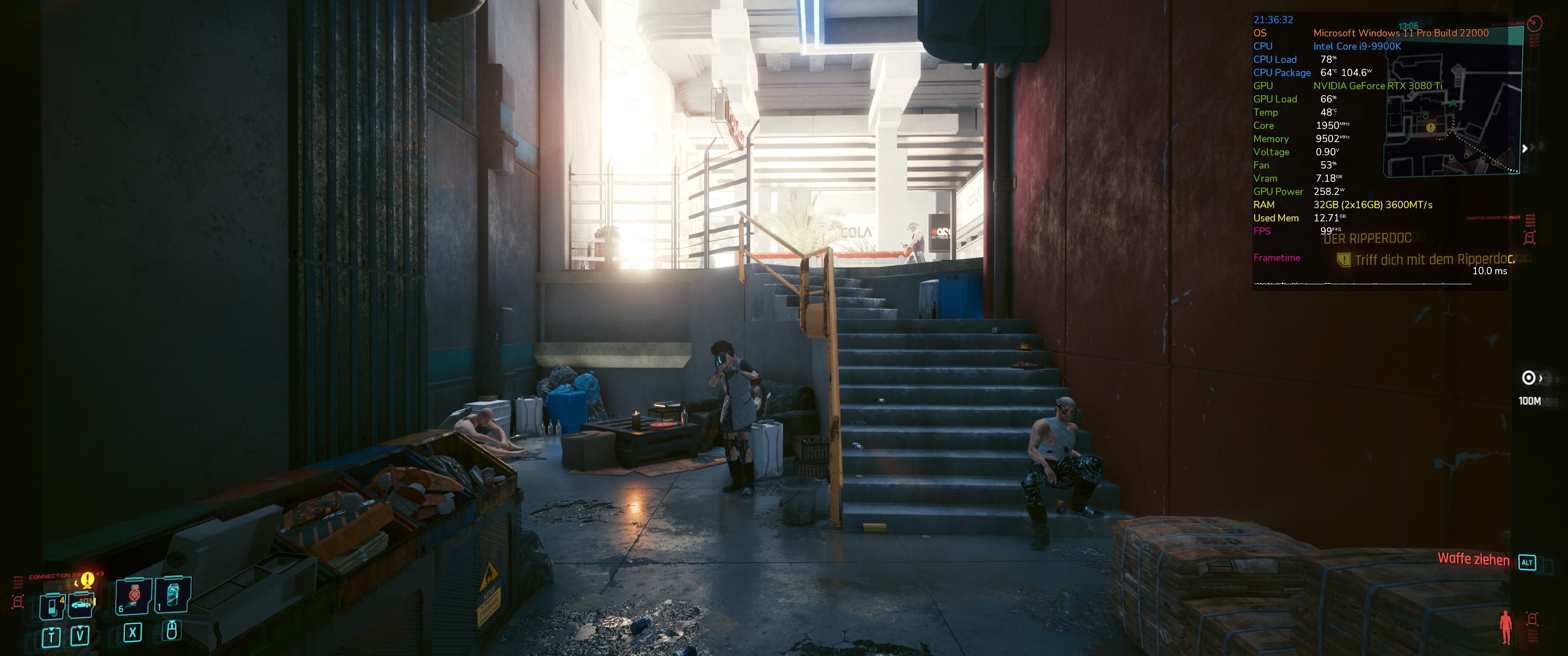The width and height of the screenshot is (1568, 656).
Task: Click the objective 'Triff dich mit dem Ripperdoc'
Action: [x=1434, y=260]
